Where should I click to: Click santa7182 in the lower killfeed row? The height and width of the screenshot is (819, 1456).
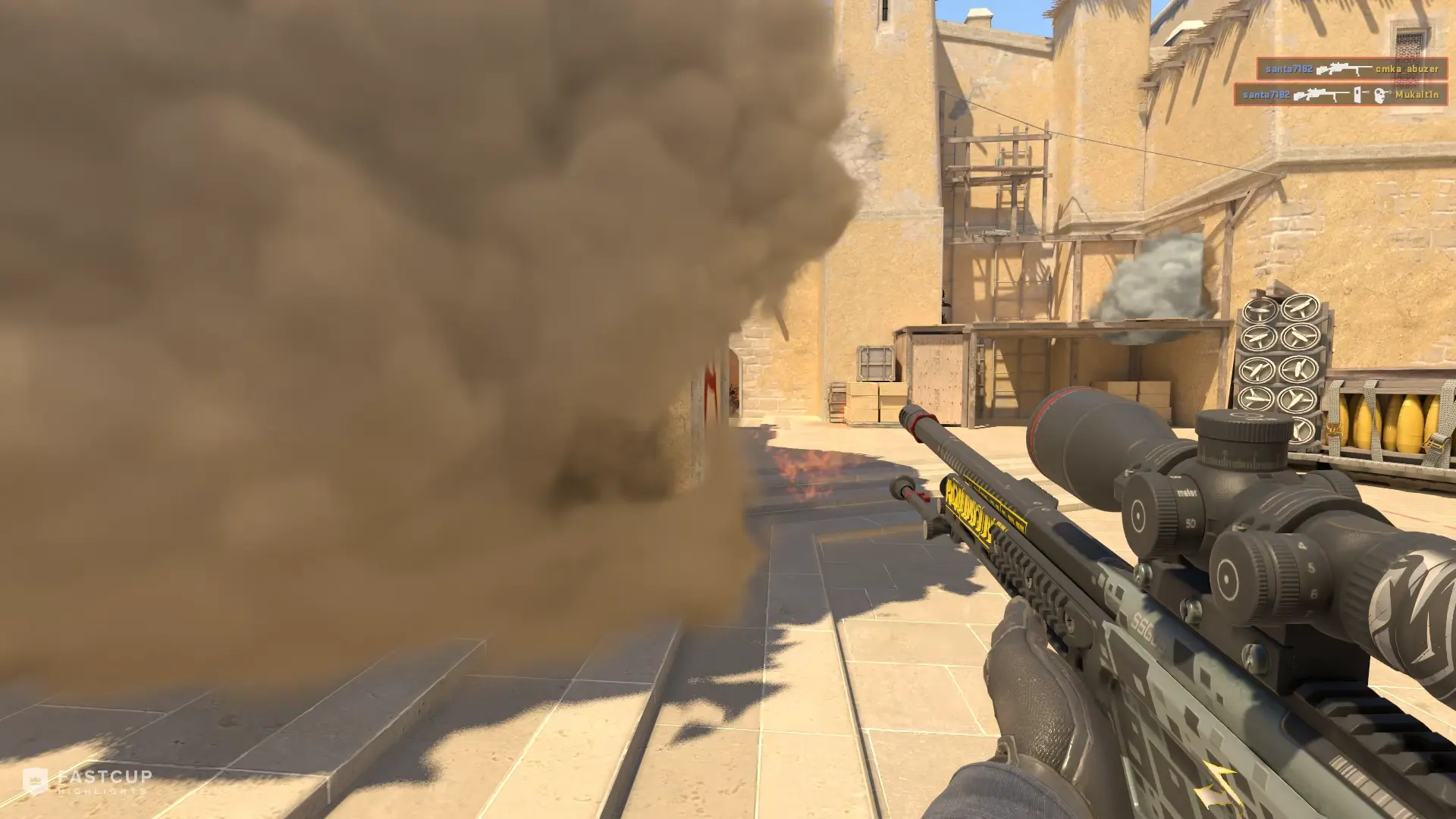[x=1266, y=95]
